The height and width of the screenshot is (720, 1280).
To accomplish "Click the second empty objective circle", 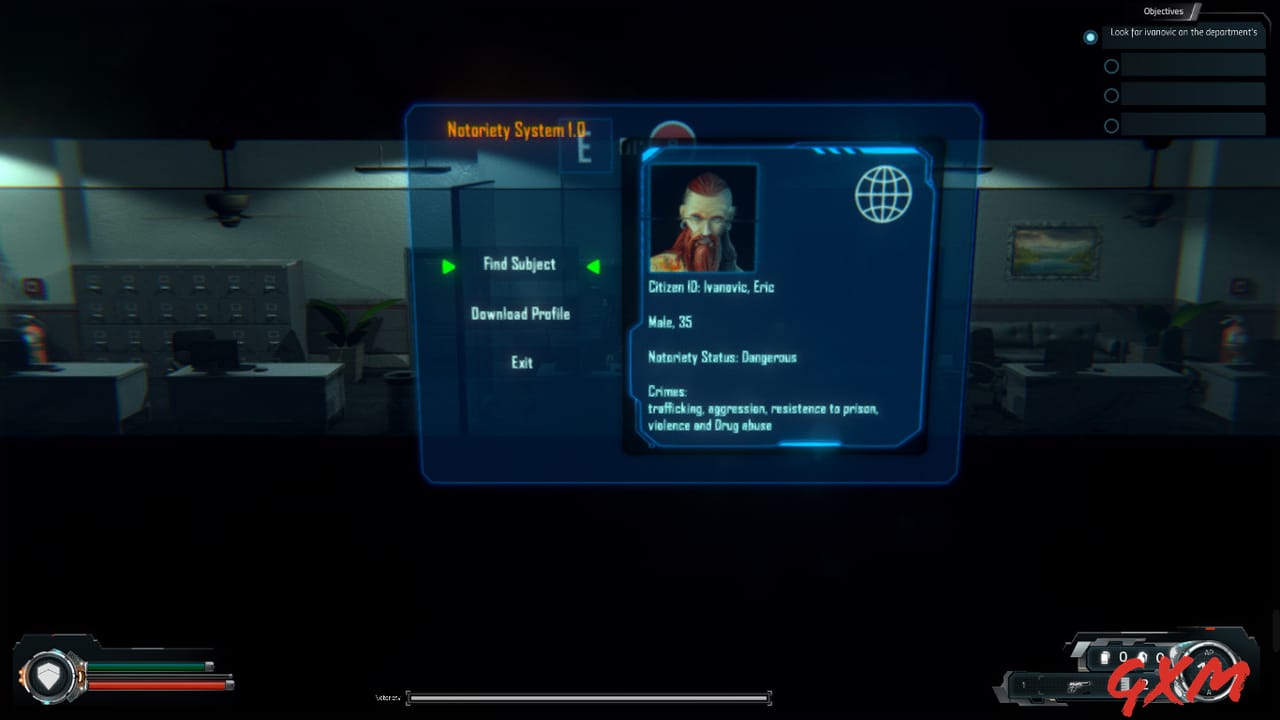I will coord(1111,66).
